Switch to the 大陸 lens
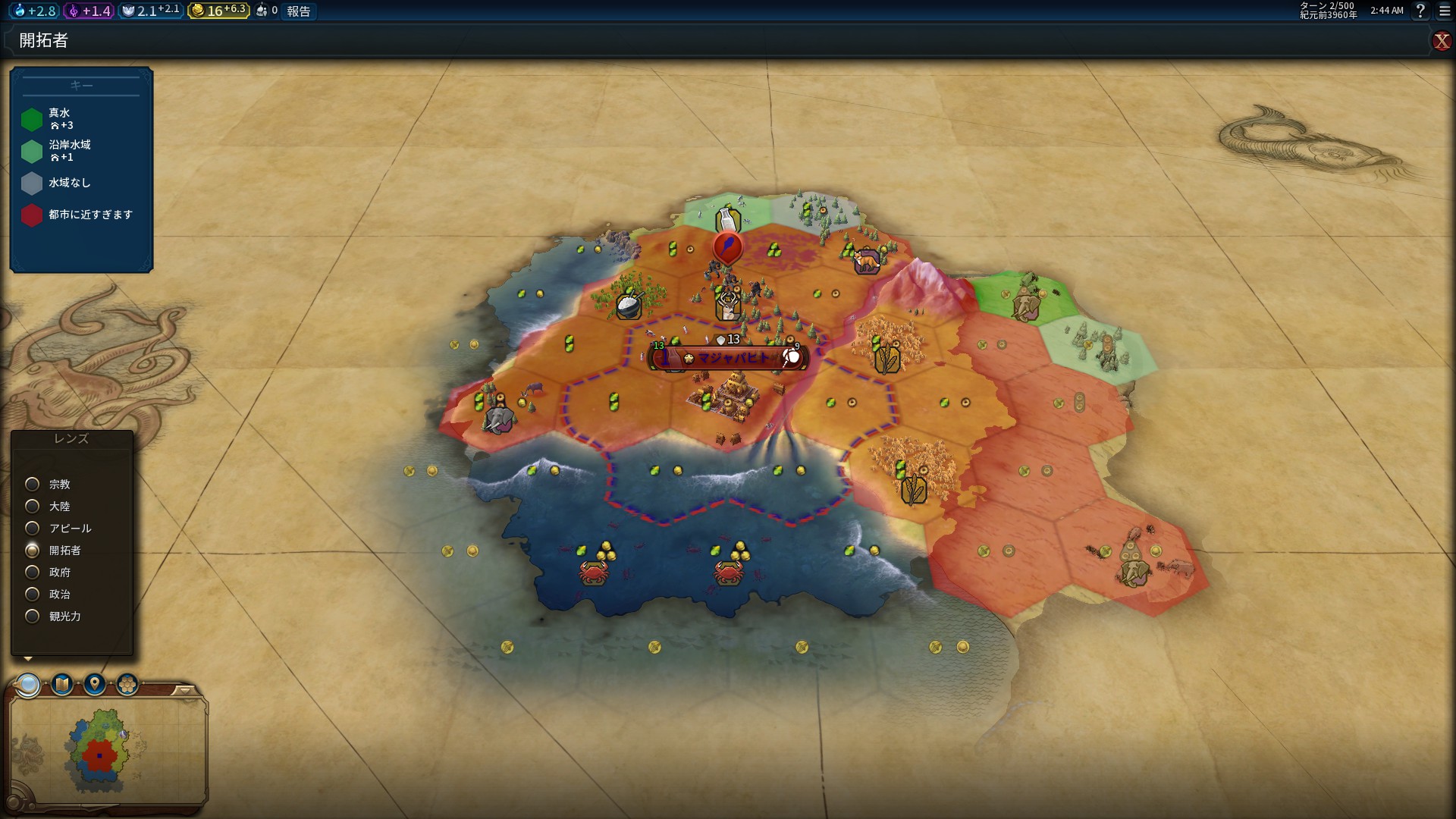1456x819 pixels. [x=33, y=506]
